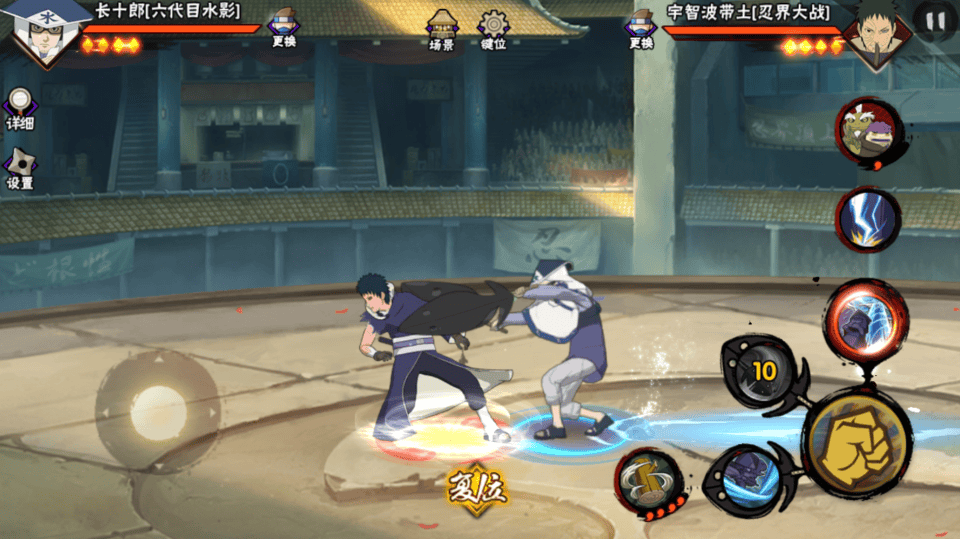
Task: Summon the purple-haired toad creature
Action: coord(867,131)
